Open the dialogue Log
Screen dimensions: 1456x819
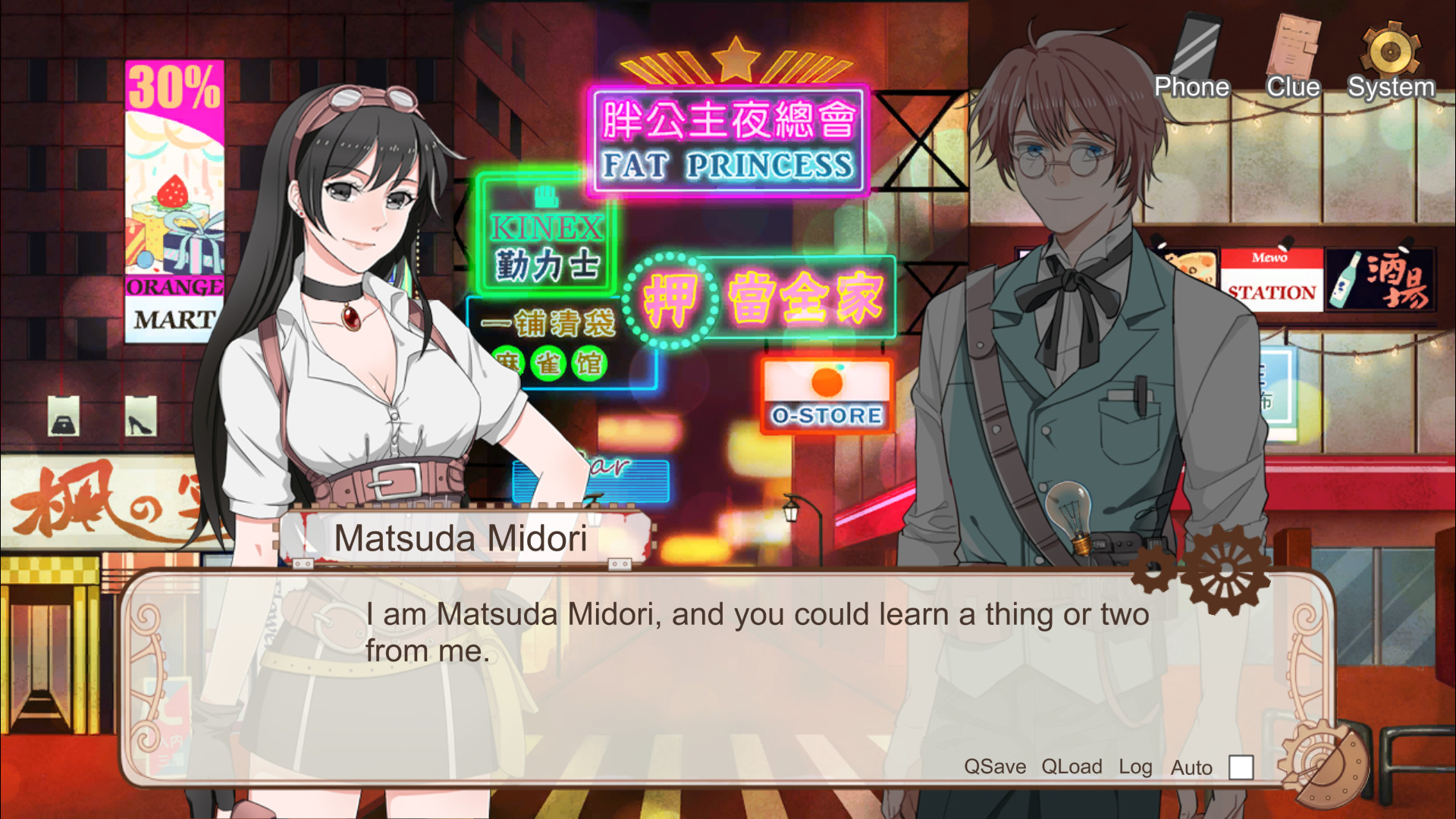1134,767
